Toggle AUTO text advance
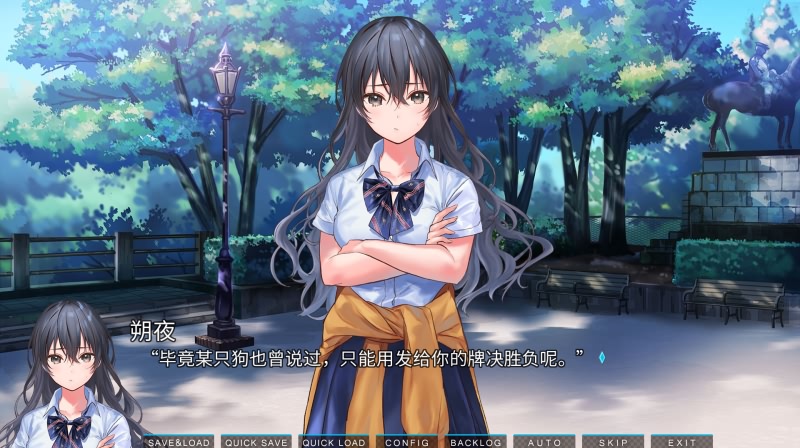Image resolution: width=800 pixels, height=448 pixels. (x=545, y=442)
